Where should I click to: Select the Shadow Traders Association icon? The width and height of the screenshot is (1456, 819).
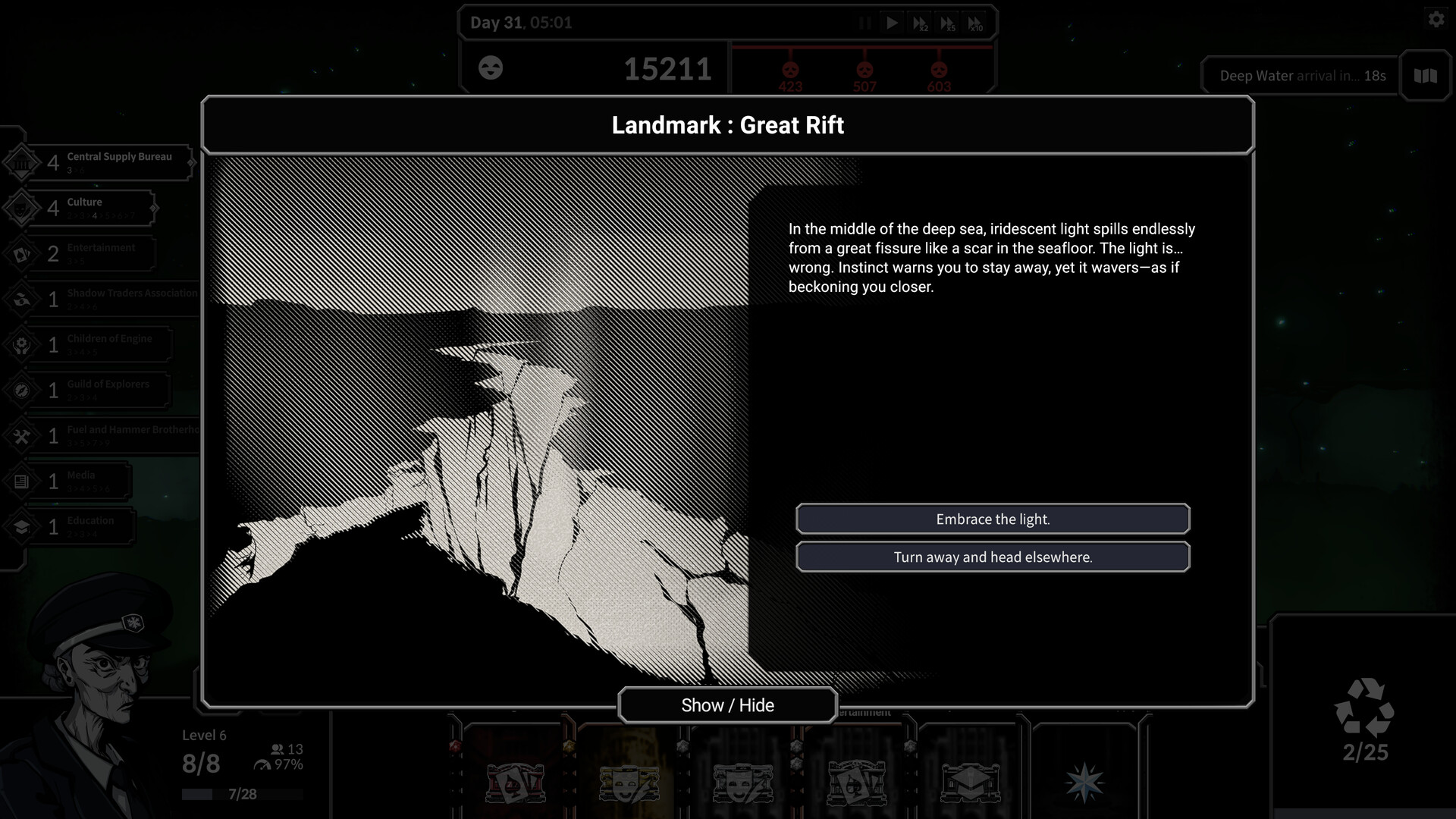point(23,298)
